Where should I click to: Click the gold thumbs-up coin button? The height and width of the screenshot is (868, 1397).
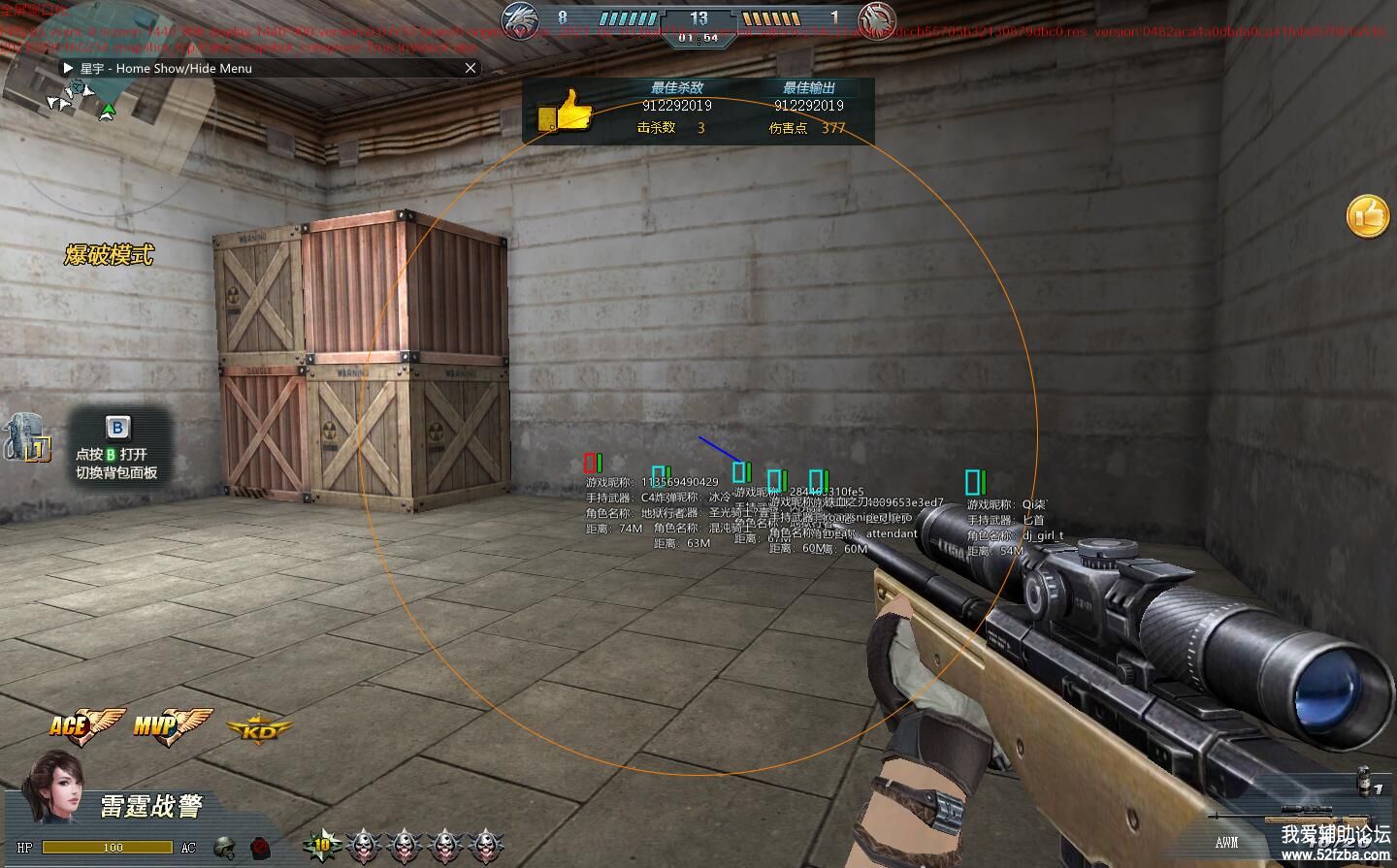tap(1368, 215)
